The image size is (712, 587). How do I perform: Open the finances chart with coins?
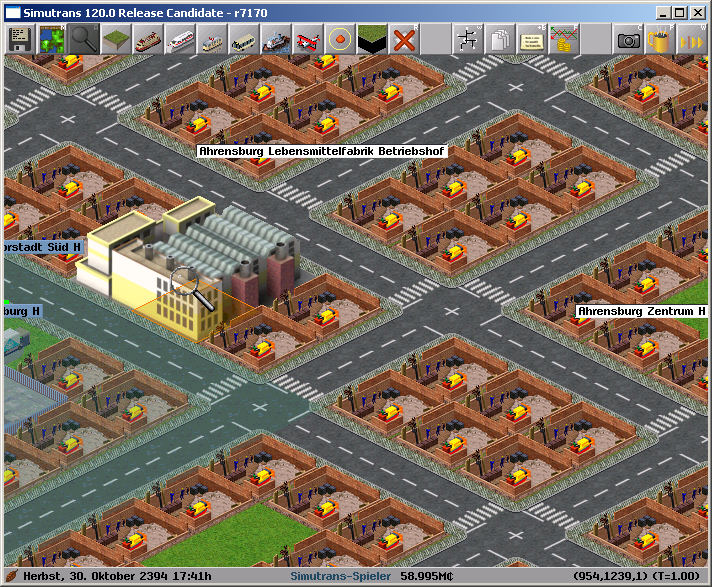click(x=562, y=40)
